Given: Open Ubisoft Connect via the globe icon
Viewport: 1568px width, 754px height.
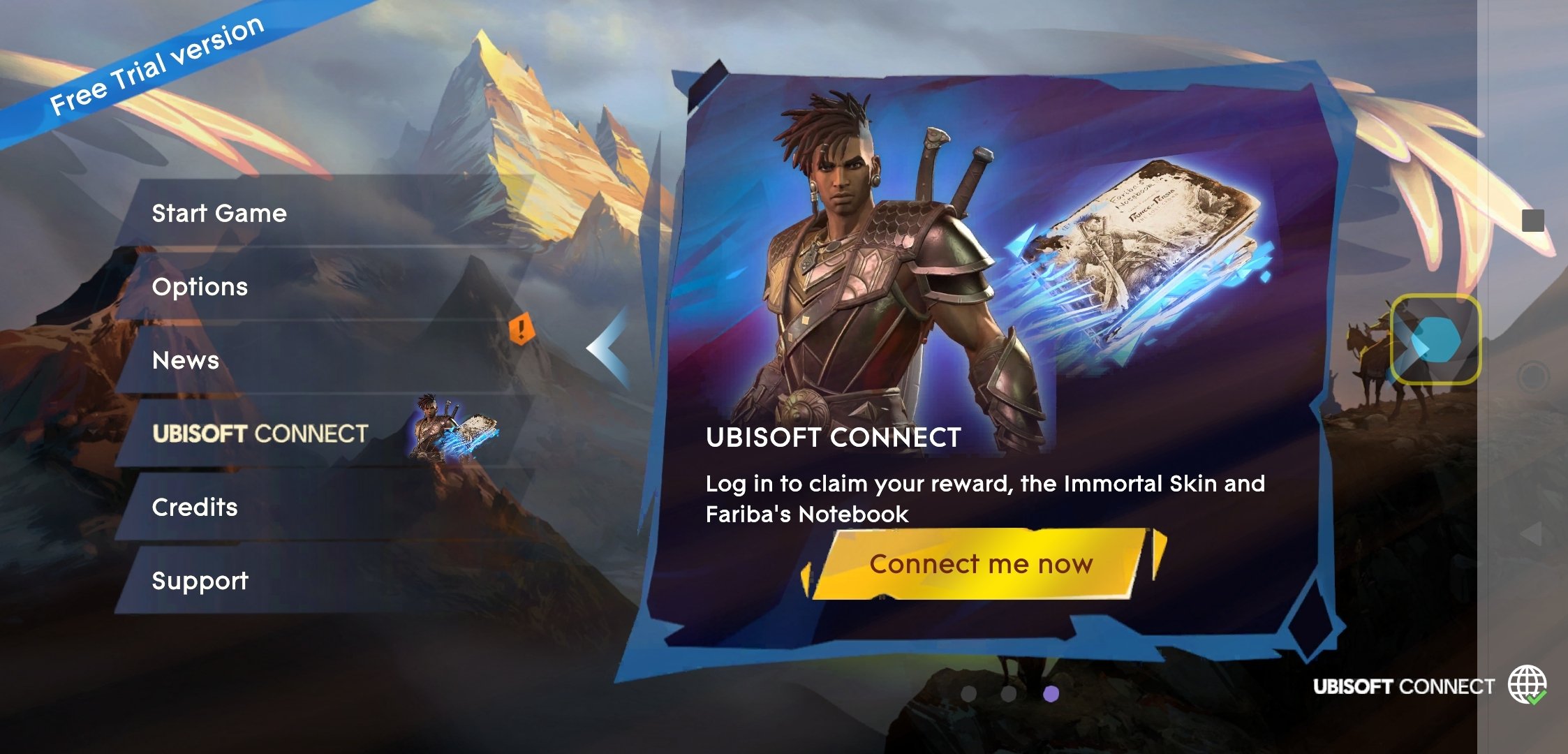Looking at the screenshot, I should [x=1526, y=685].
